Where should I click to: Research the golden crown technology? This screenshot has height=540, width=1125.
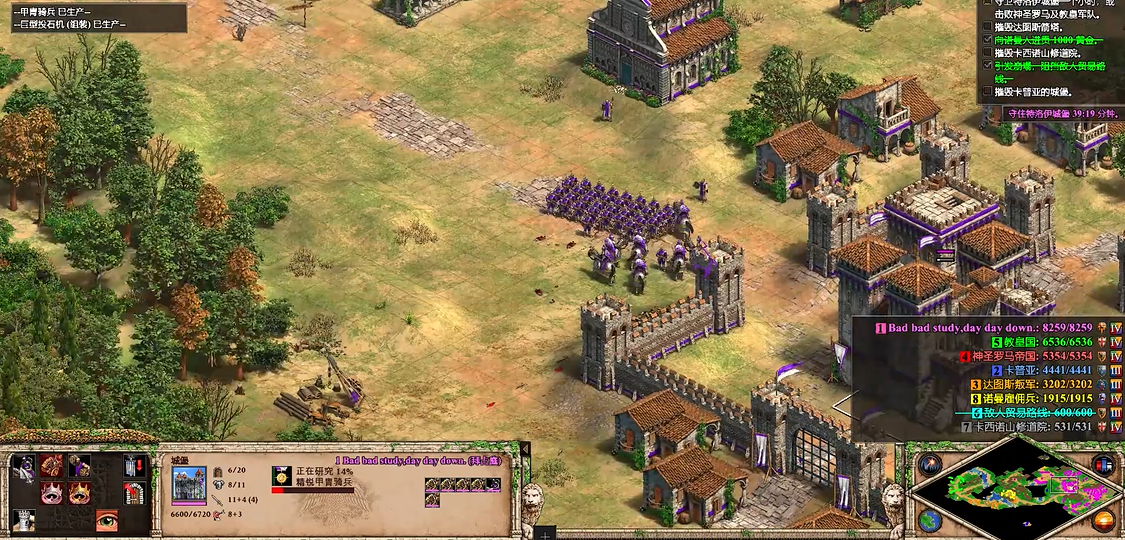(x=79, y=493)
